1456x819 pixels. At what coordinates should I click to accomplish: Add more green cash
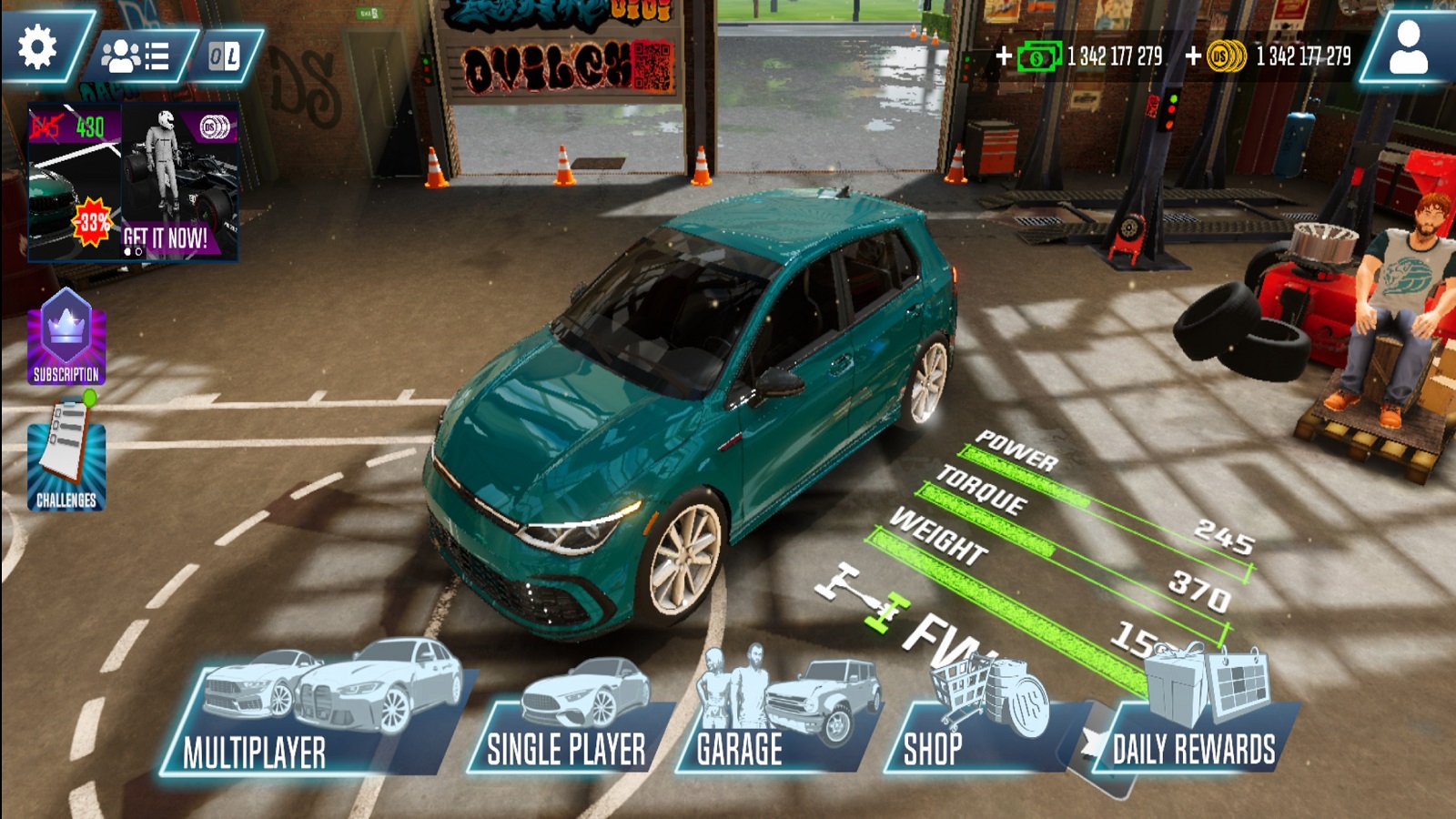coord(1004,56)
